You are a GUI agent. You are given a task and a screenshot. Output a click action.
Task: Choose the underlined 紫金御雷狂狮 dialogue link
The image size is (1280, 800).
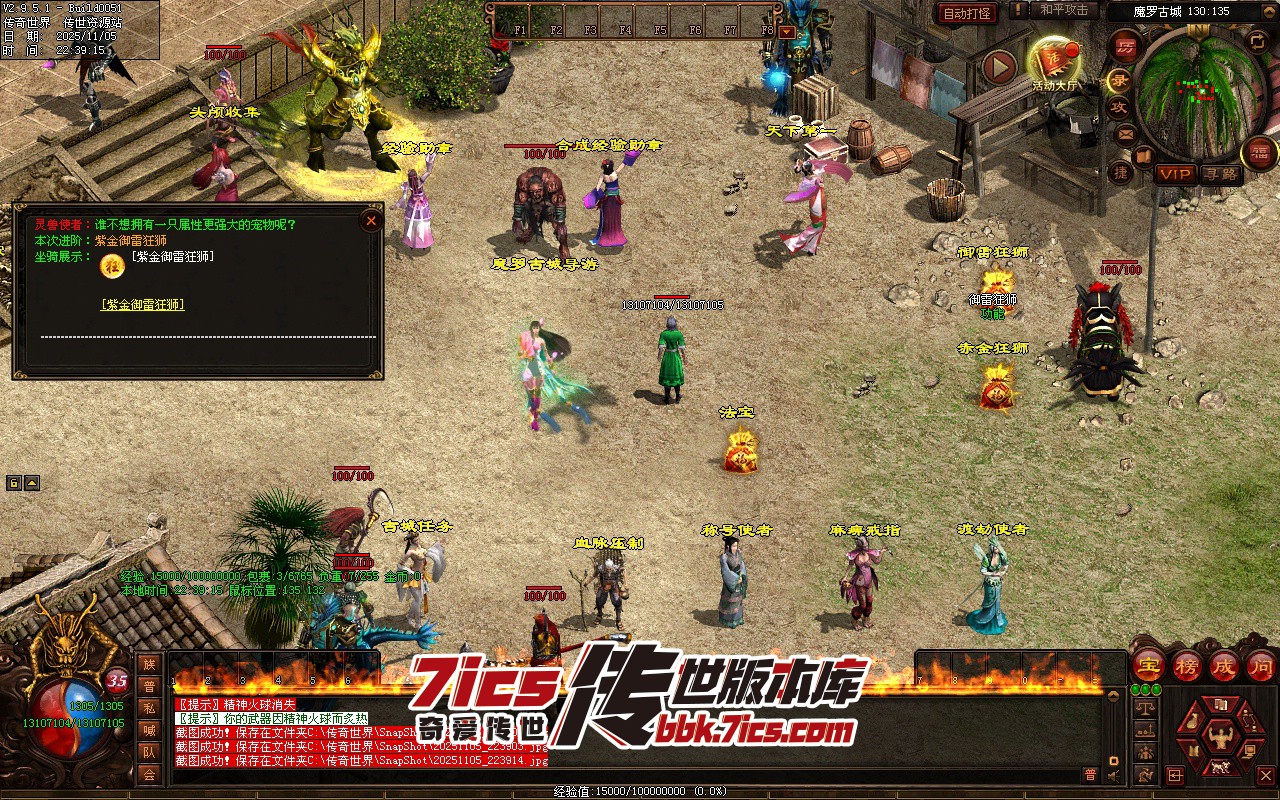pos(143,305)
